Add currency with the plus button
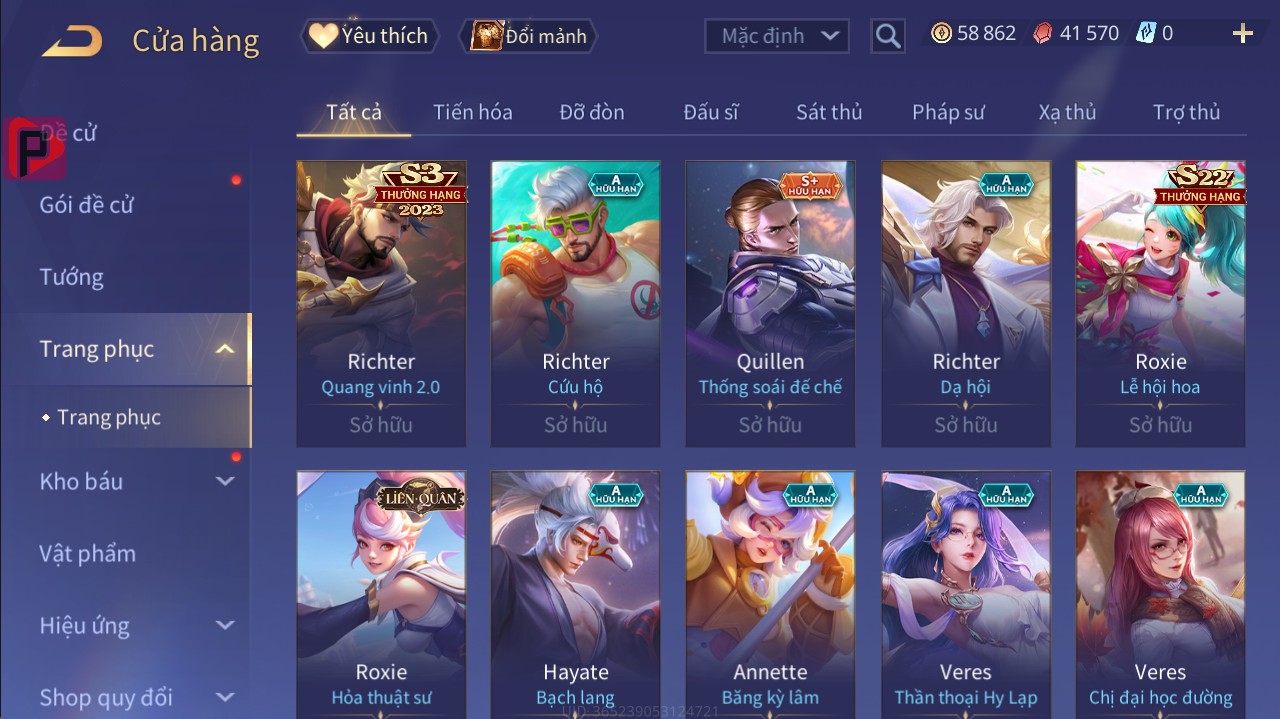 [x=1243, y=34]
